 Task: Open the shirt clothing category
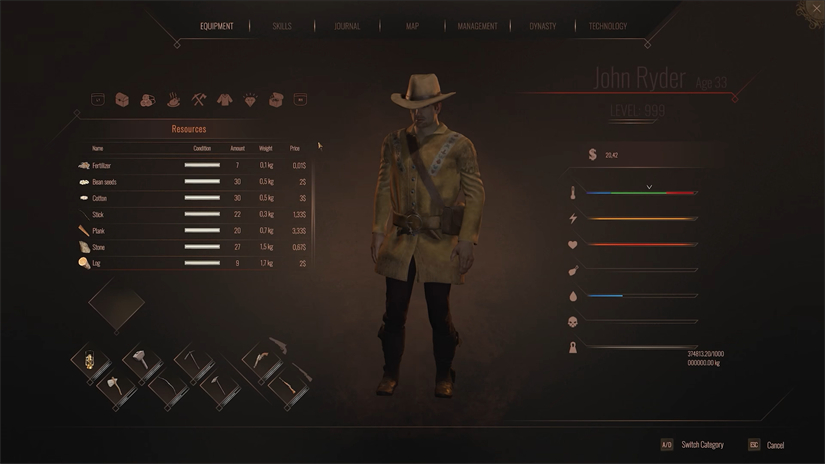click(x=224, y=100)
